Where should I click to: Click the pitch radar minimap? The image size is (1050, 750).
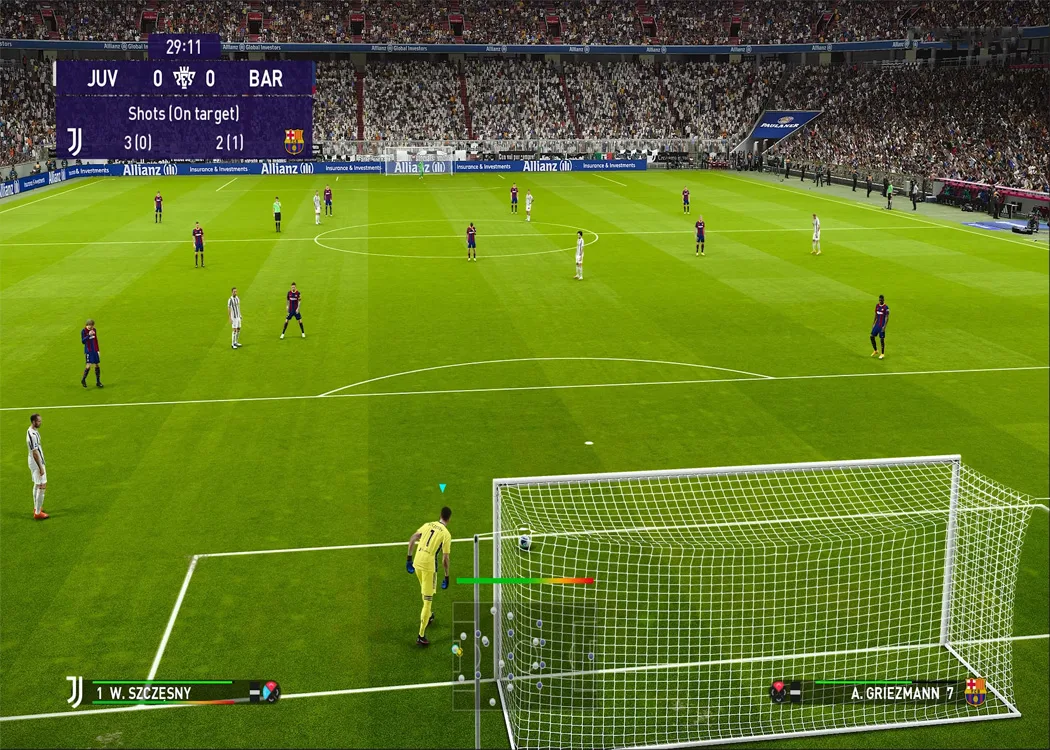(524, 655)
